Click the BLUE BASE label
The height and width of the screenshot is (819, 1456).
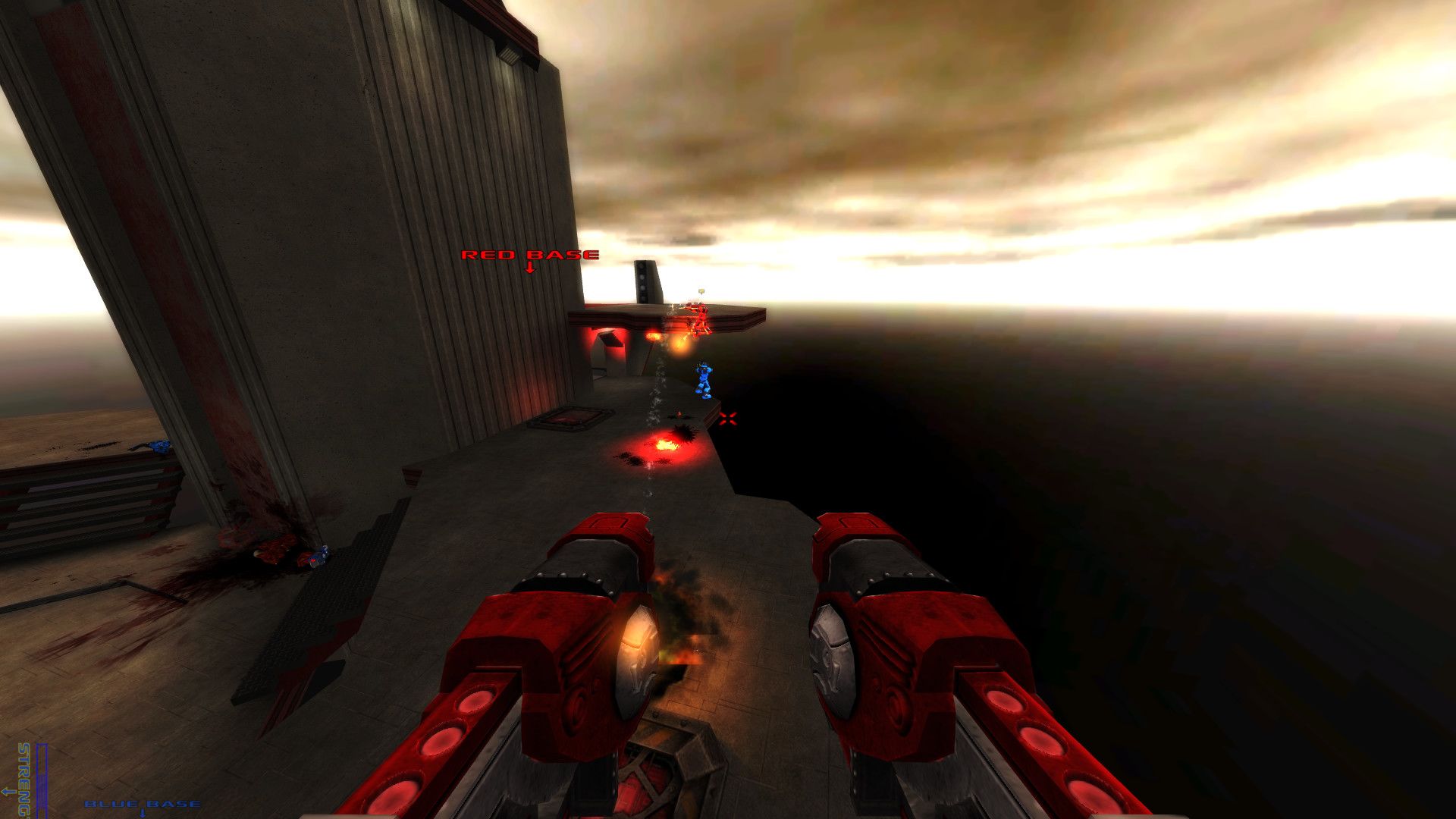click(x=143, y=802)
